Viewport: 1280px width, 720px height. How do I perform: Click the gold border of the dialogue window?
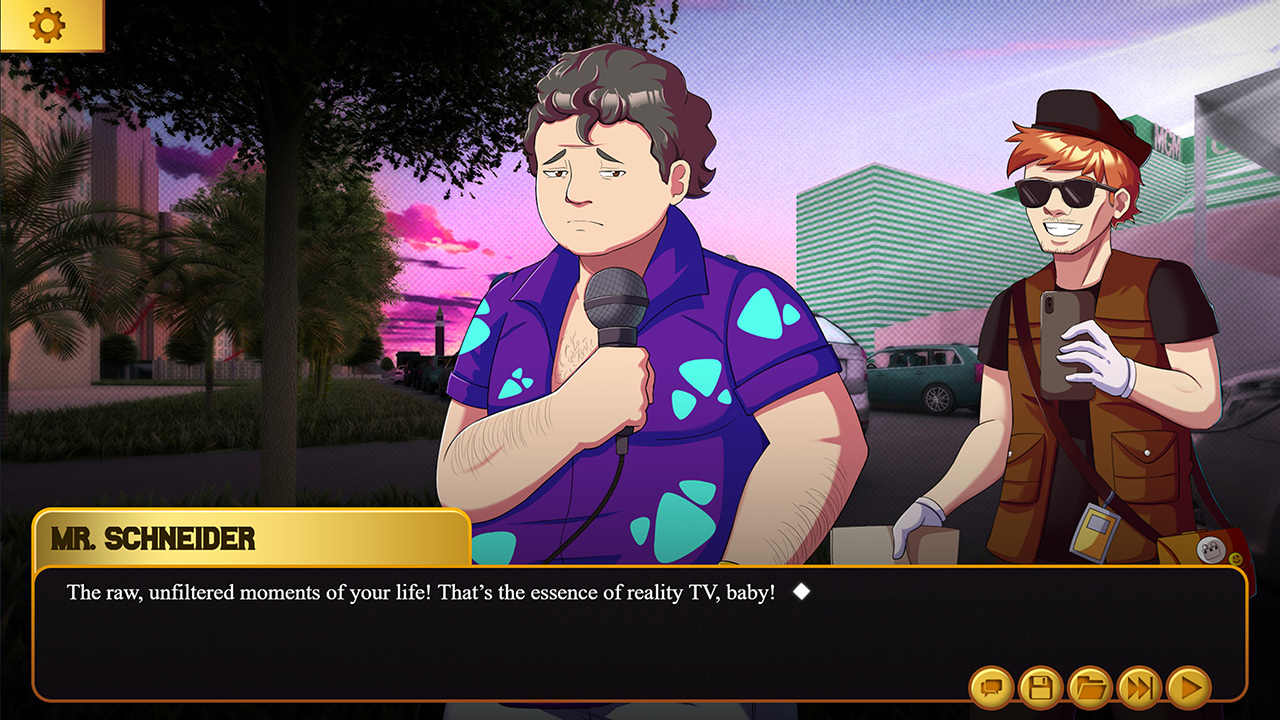coord(640,567)
